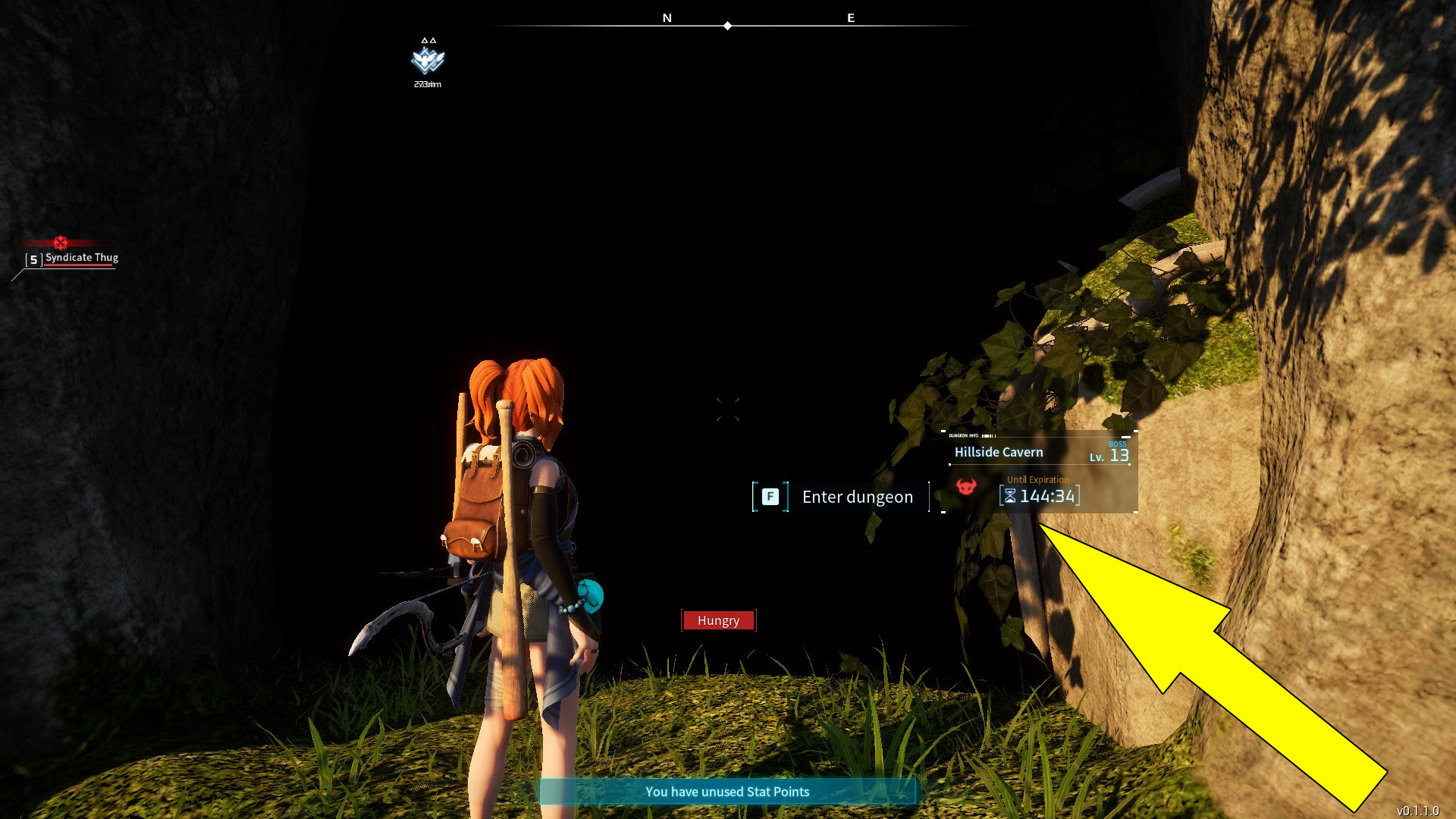Image resolution: width=1456 pixels, height=819 pixels.
Task: Click the winged statue waypoint marker
Action: [428, 59]
